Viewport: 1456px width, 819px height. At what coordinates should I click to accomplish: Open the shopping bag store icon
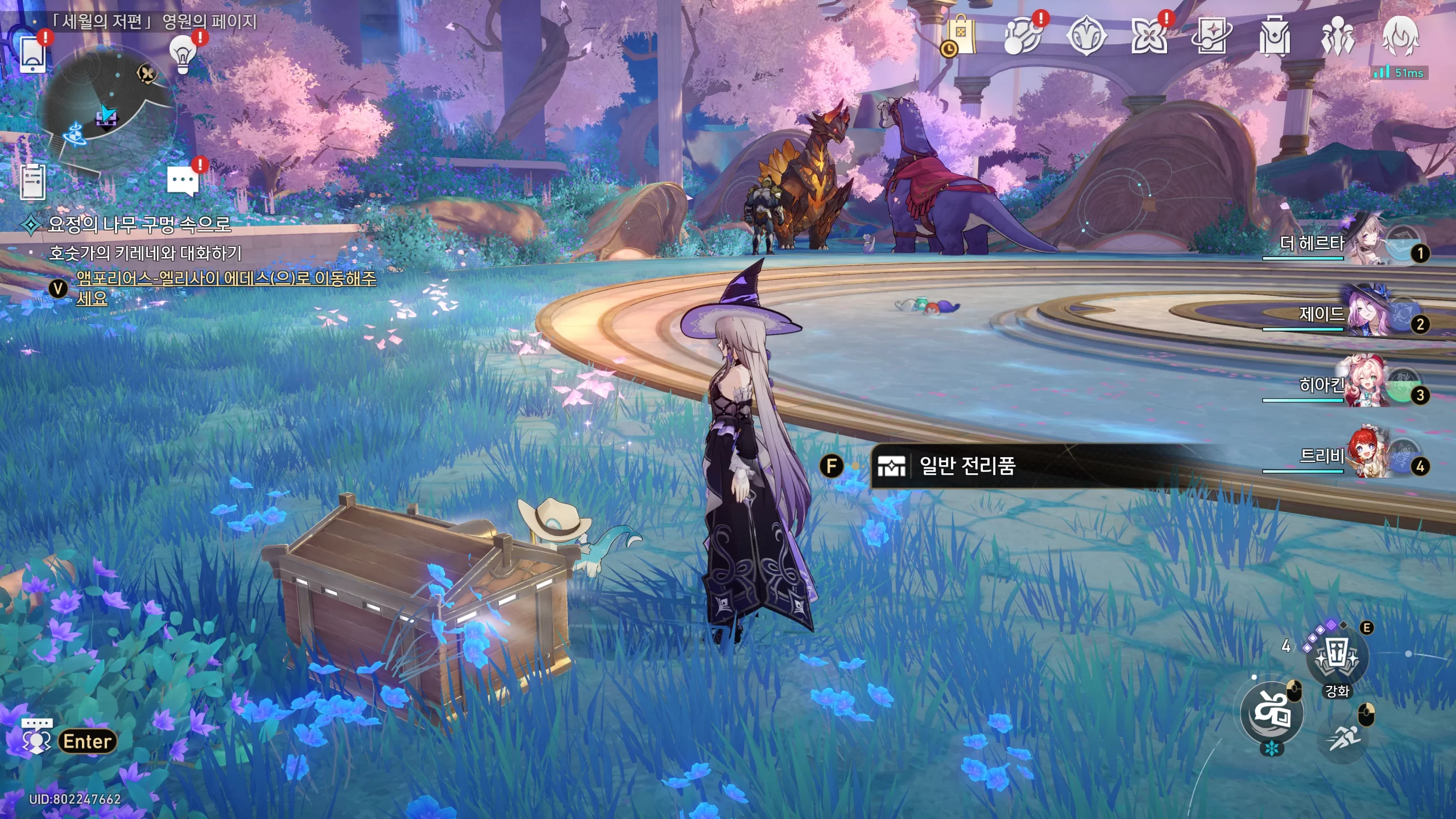point(961,36)
